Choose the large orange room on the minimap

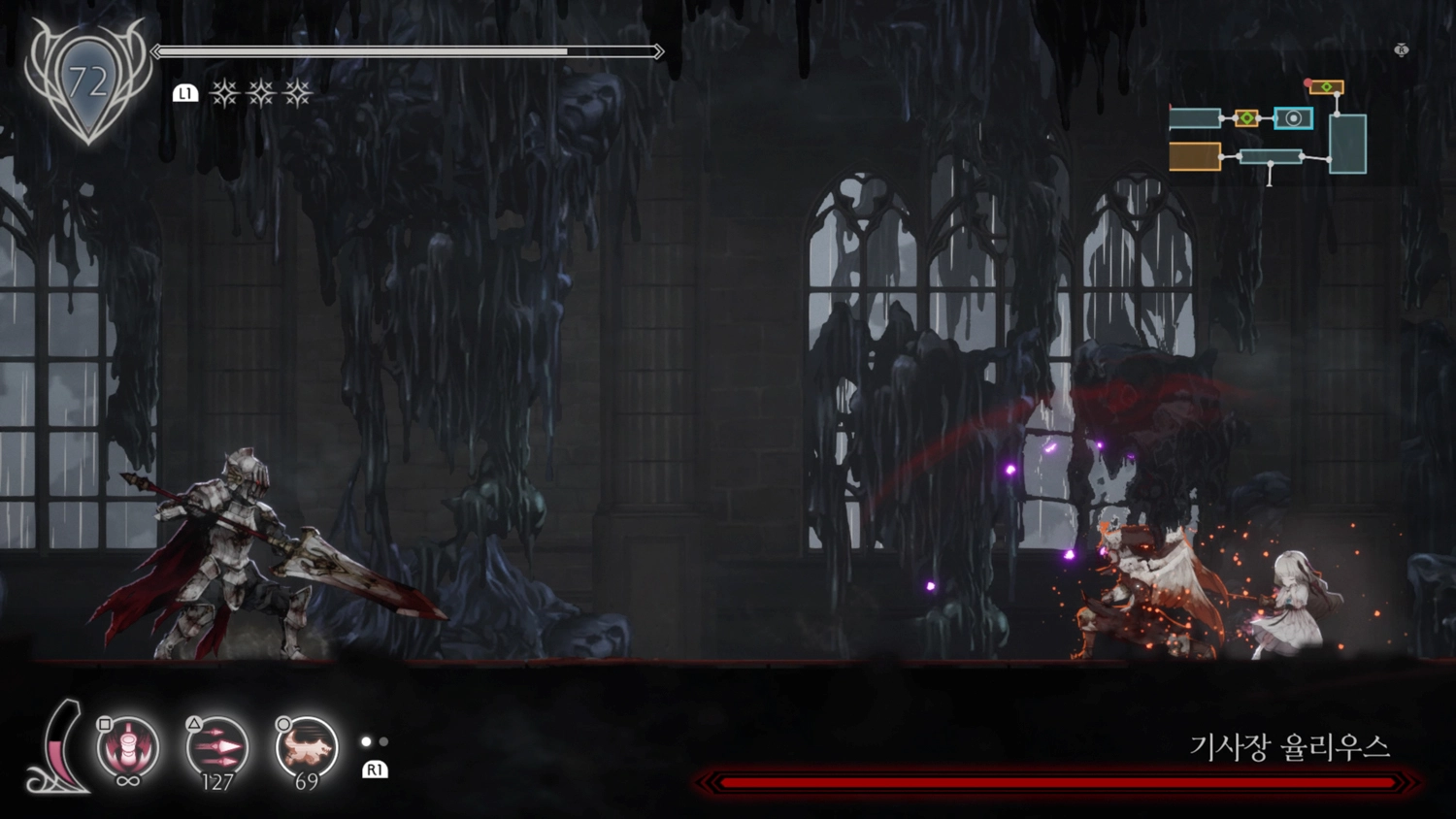(x=1195, y=156)
